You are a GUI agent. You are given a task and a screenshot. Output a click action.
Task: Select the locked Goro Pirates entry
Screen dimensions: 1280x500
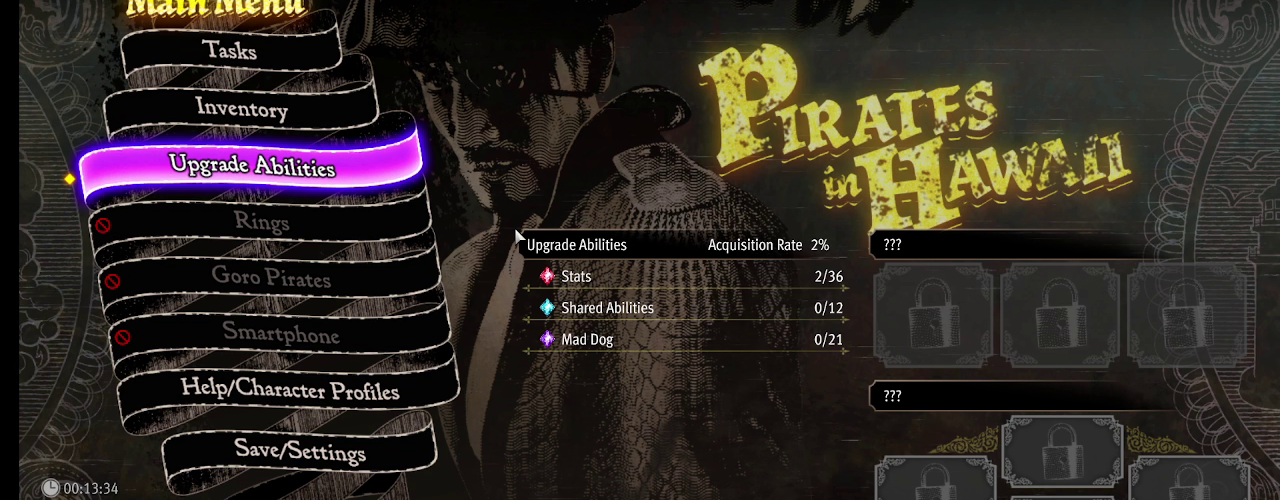click(270, 277)
